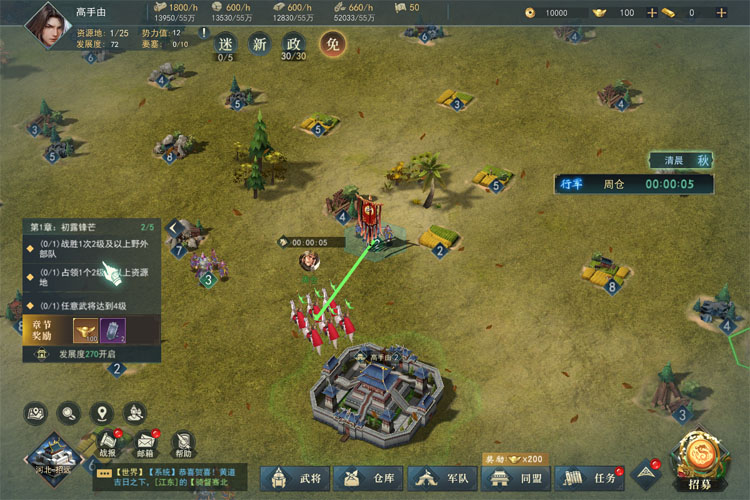Open the 战报 battle reports

pyautogui.click(x=107, y=443)
